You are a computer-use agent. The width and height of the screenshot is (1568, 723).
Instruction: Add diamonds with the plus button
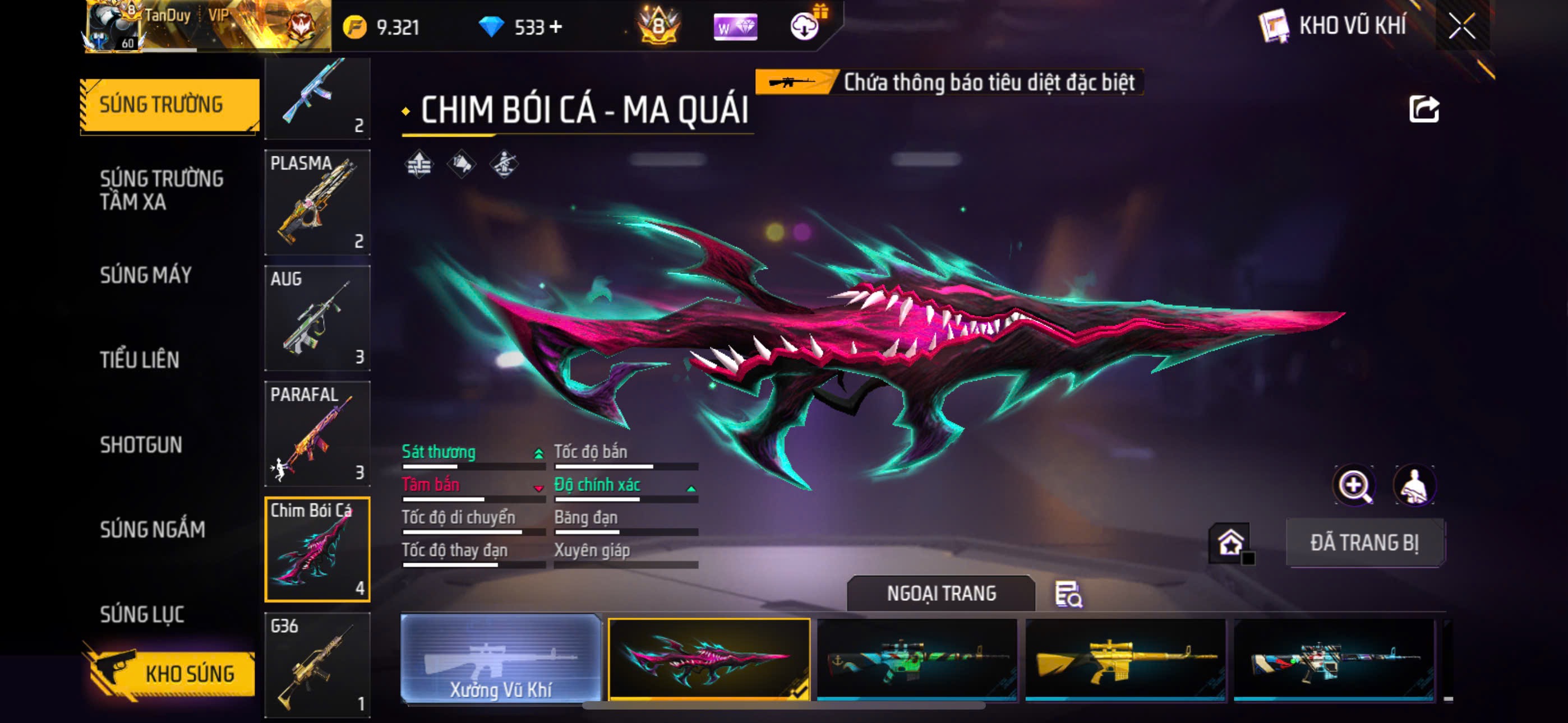pyautogui.click(x=556, y=27)
